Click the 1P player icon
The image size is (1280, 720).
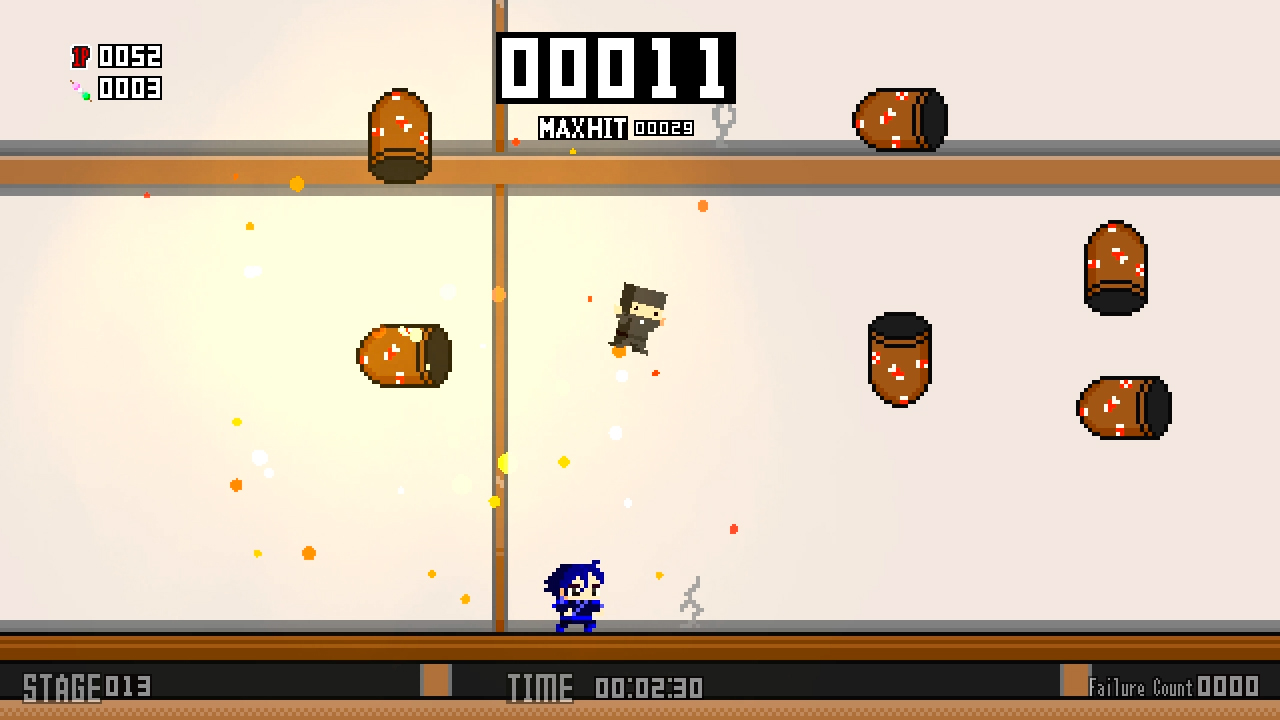[x=81, y=55]
